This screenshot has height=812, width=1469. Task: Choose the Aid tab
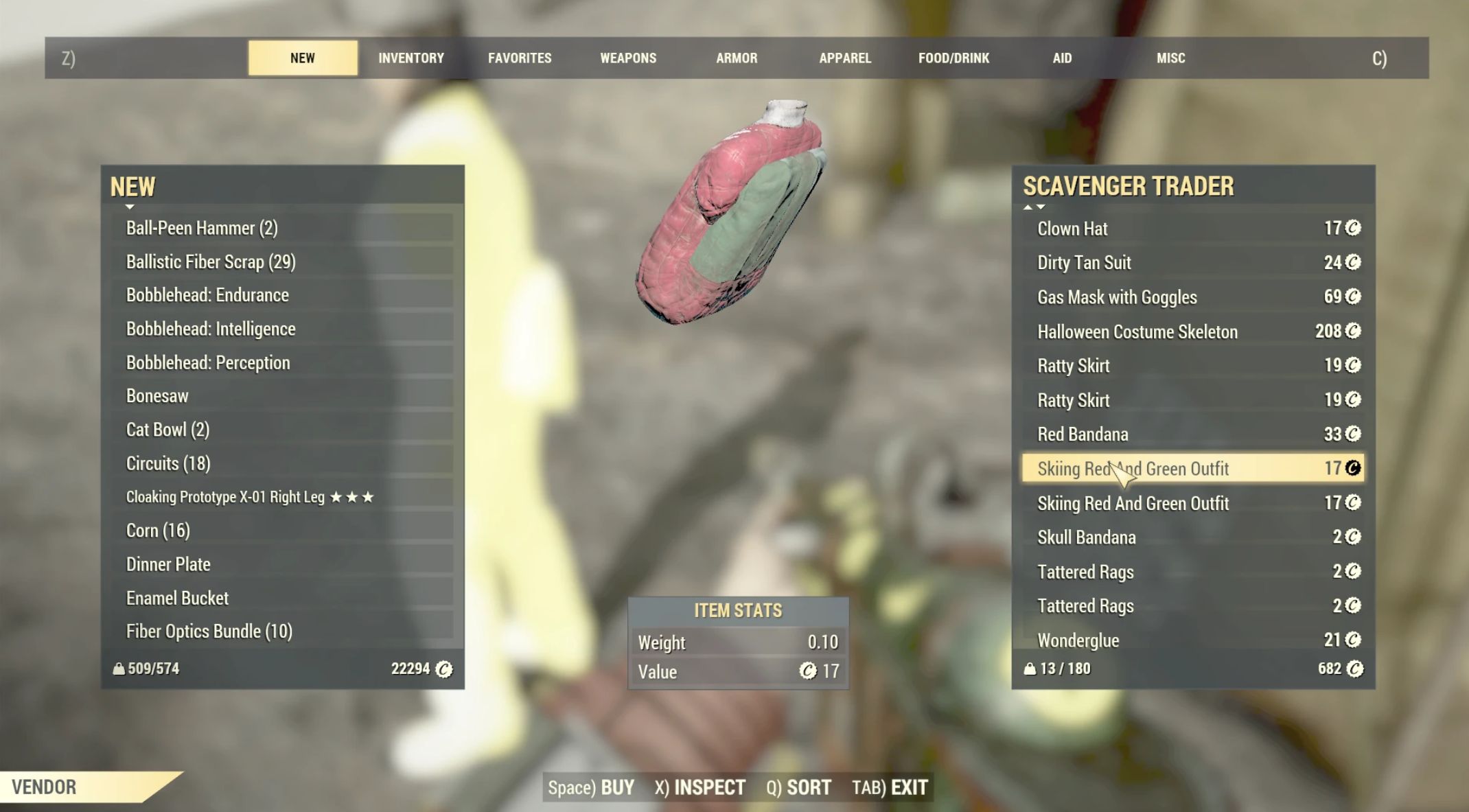click(x=1062, y=58)
